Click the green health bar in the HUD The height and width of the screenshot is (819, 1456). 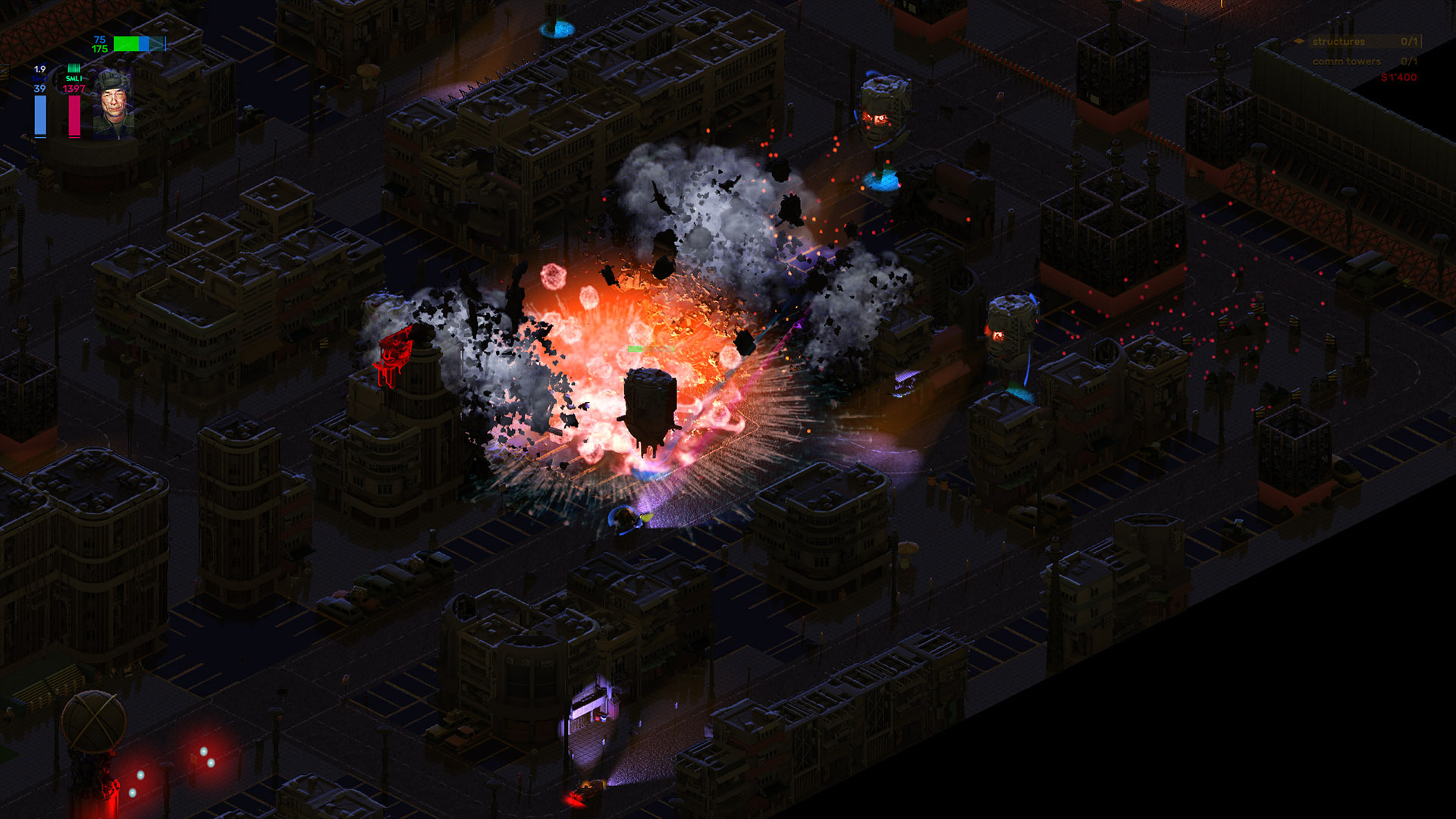127,44
